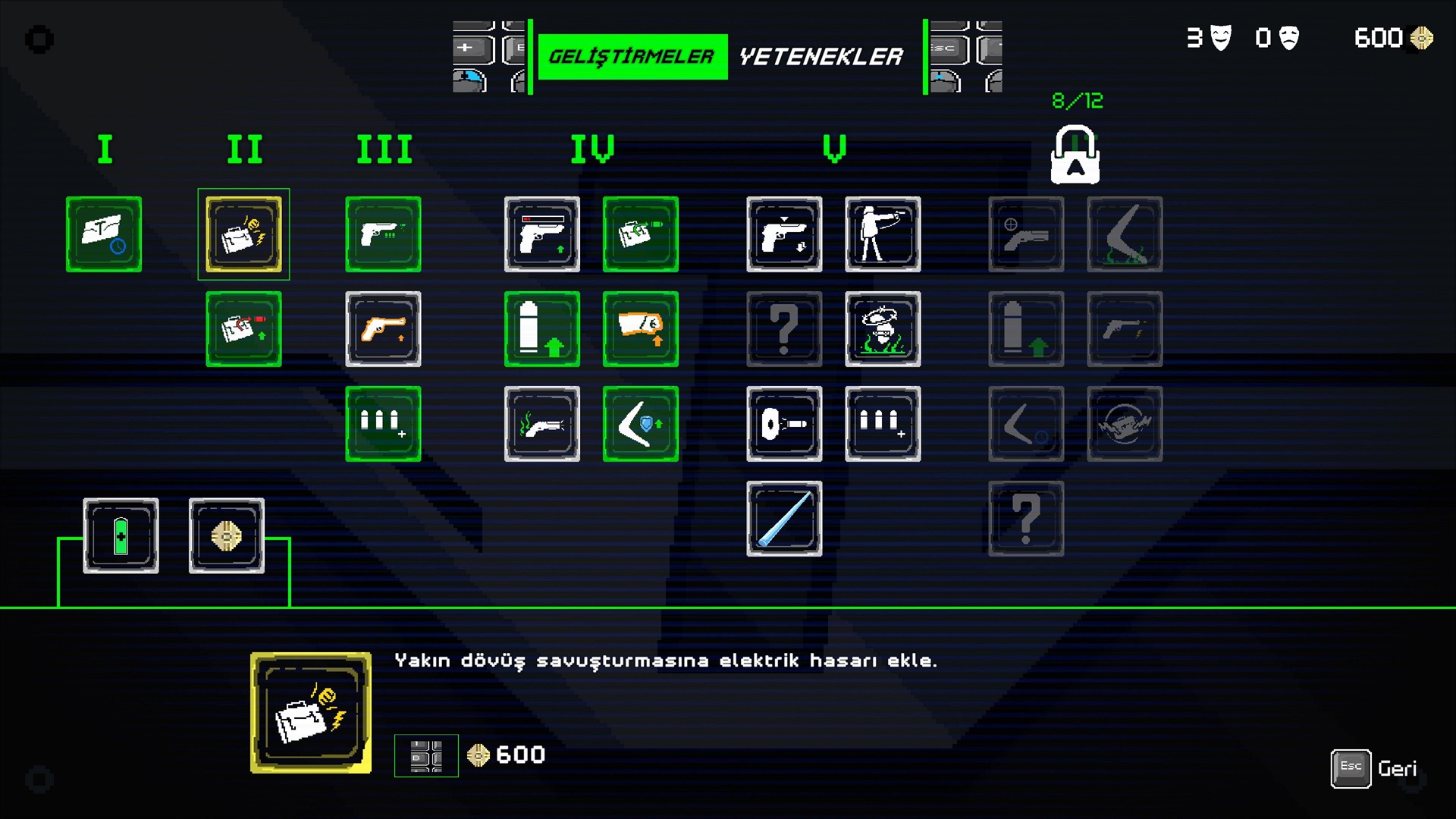This screenshot has width=1456, height=819.
Task: Select the envelope upgrade in tier I
Action: point(103,234)
